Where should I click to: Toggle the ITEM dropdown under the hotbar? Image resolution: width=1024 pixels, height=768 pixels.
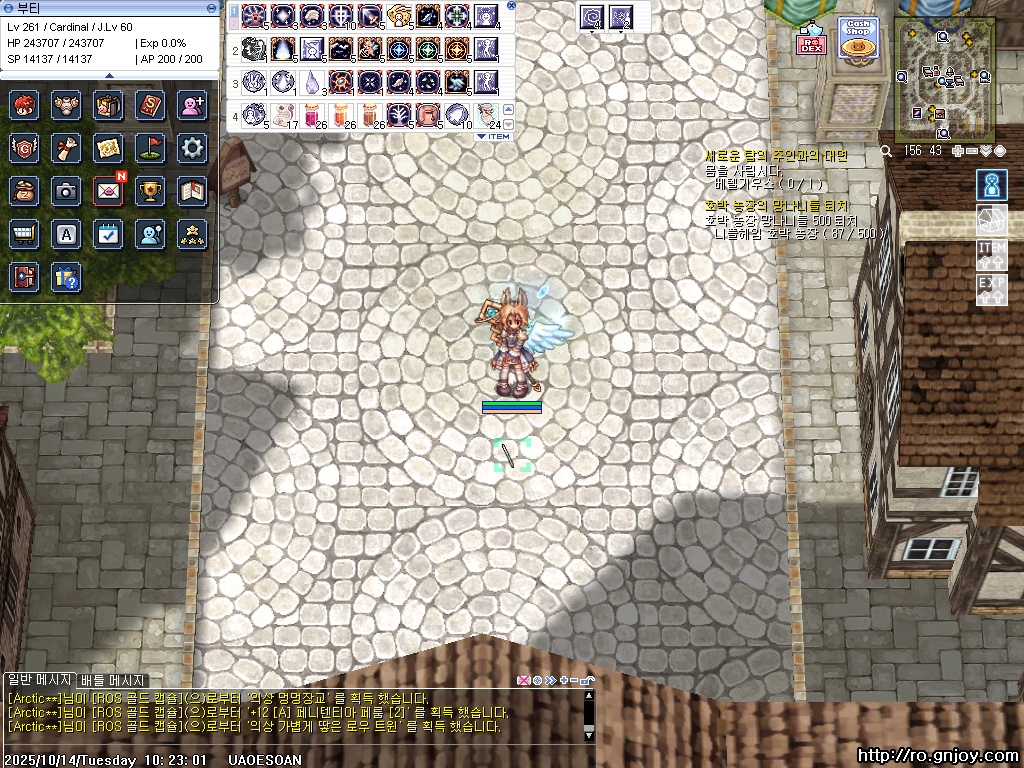point(494,136)
